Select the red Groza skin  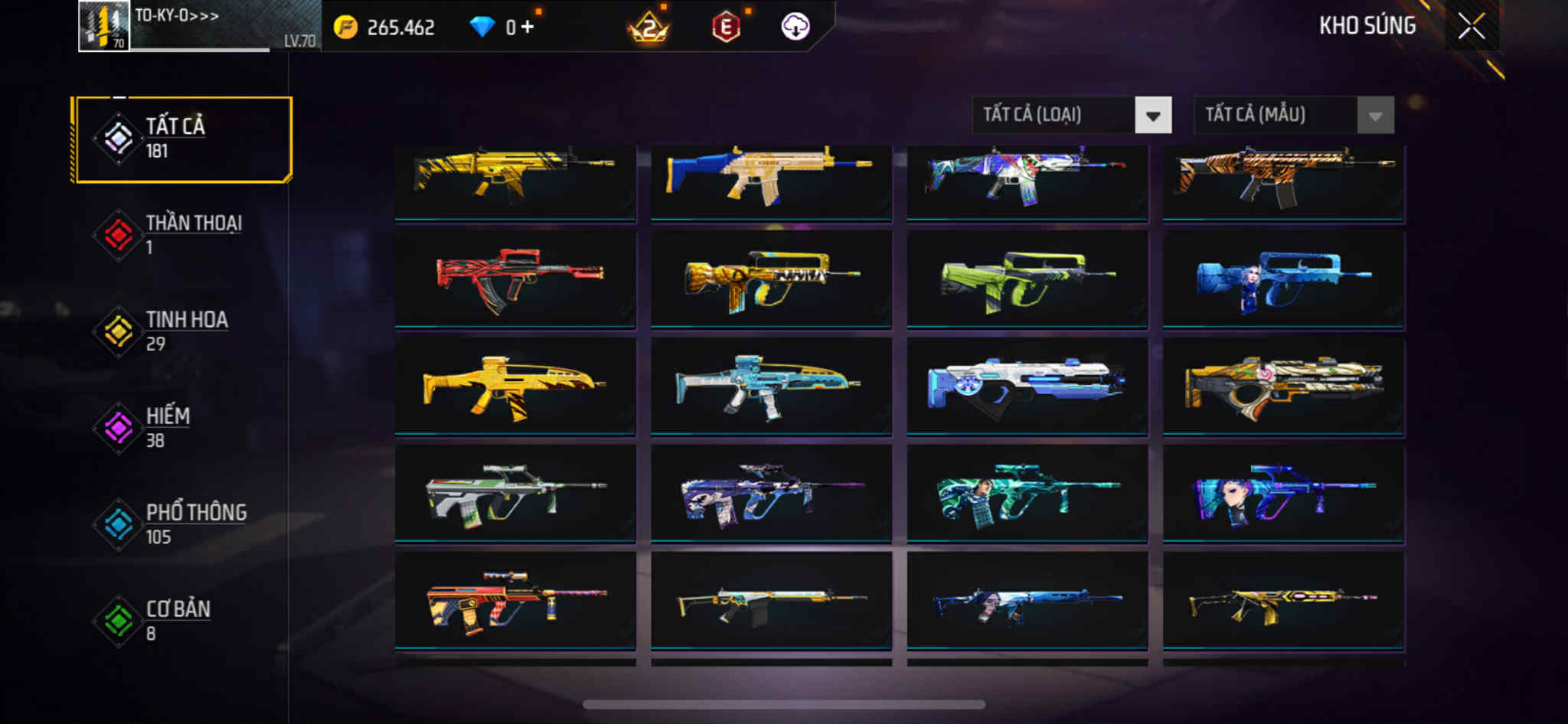tap(515, 279)
